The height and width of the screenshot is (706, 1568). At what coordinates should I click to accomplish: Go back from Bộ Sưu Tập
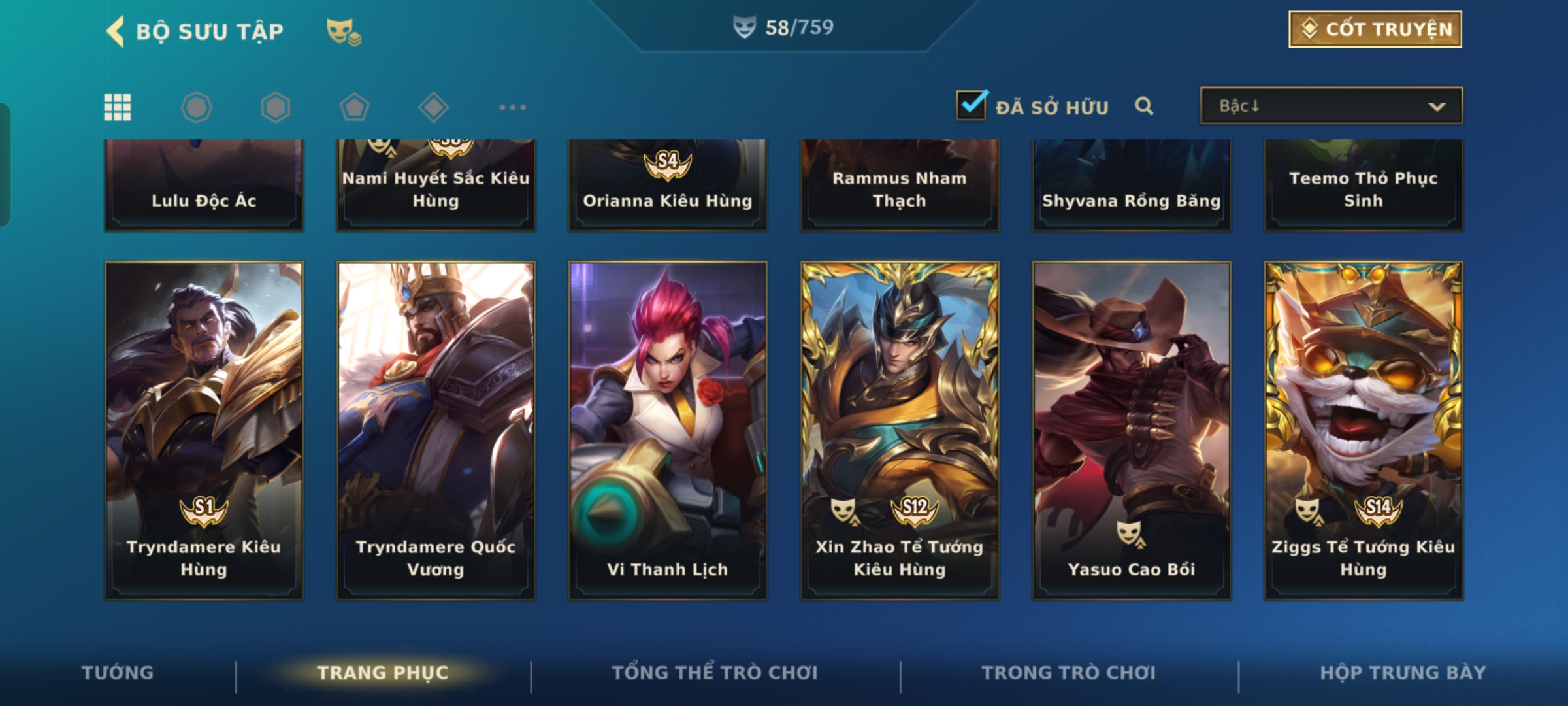(116, 31)
